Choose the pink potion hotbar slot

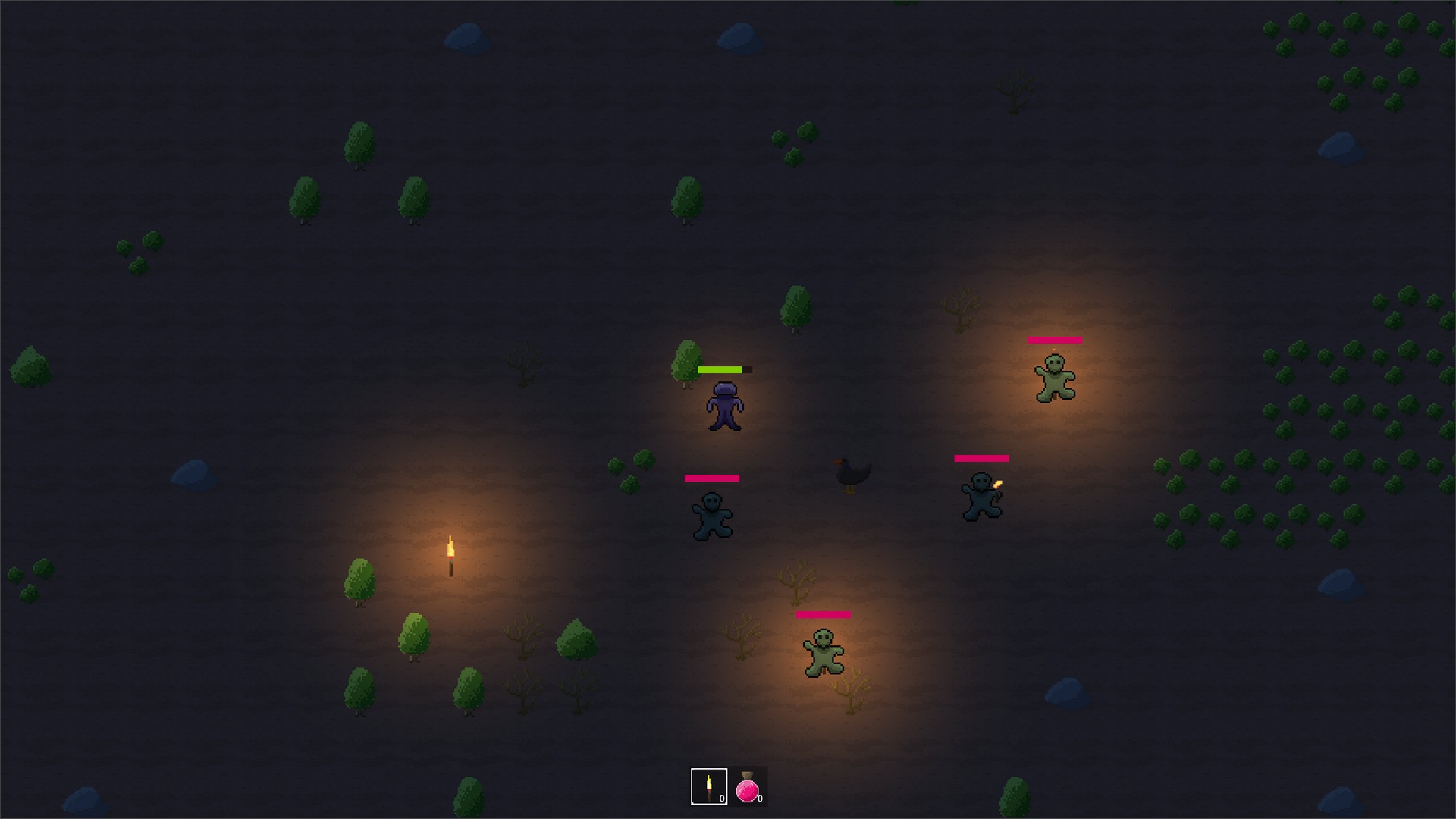(x=748, y=786)
